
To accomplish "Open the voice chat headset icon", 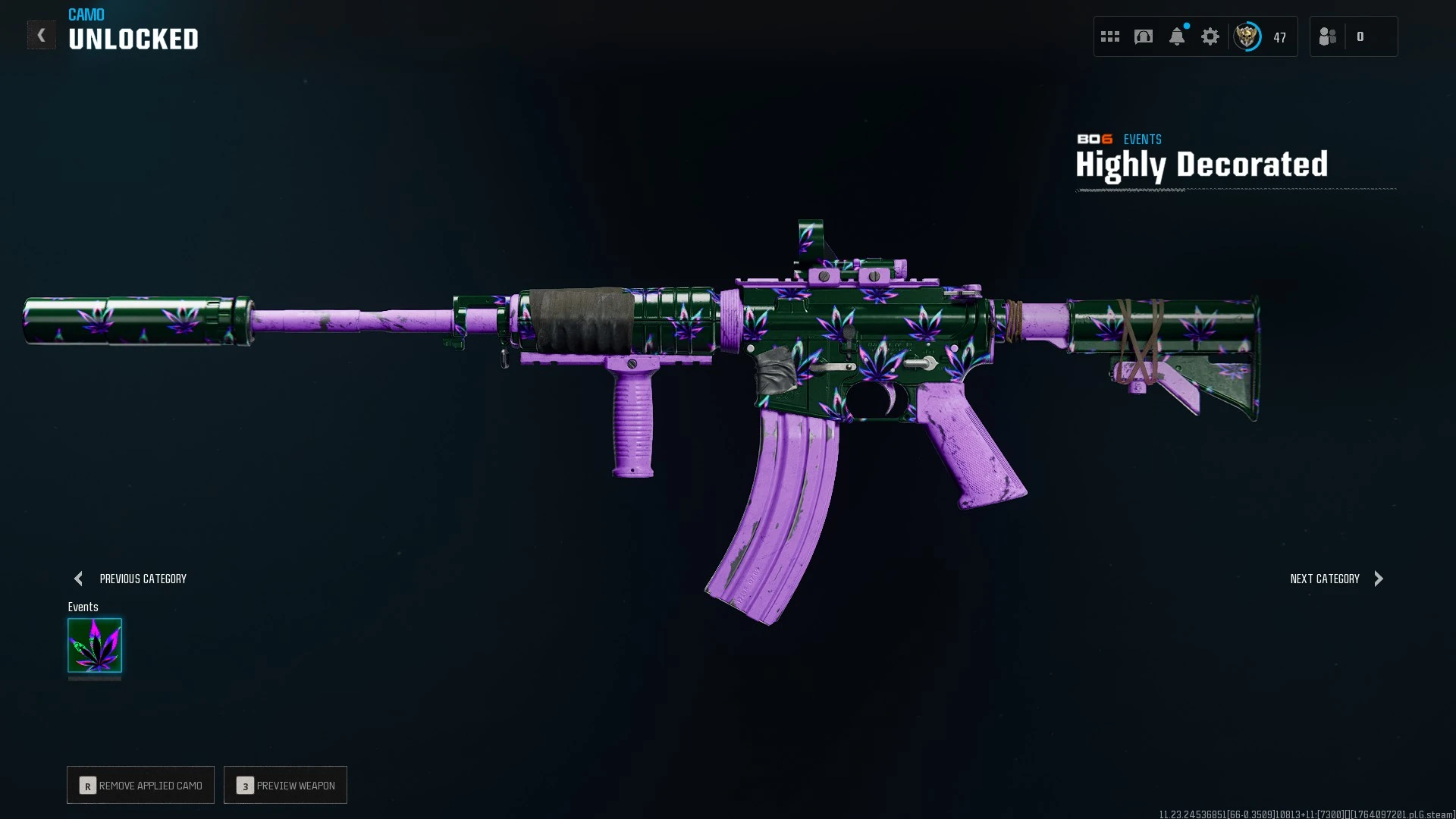I will click(x=1143, y=36).
